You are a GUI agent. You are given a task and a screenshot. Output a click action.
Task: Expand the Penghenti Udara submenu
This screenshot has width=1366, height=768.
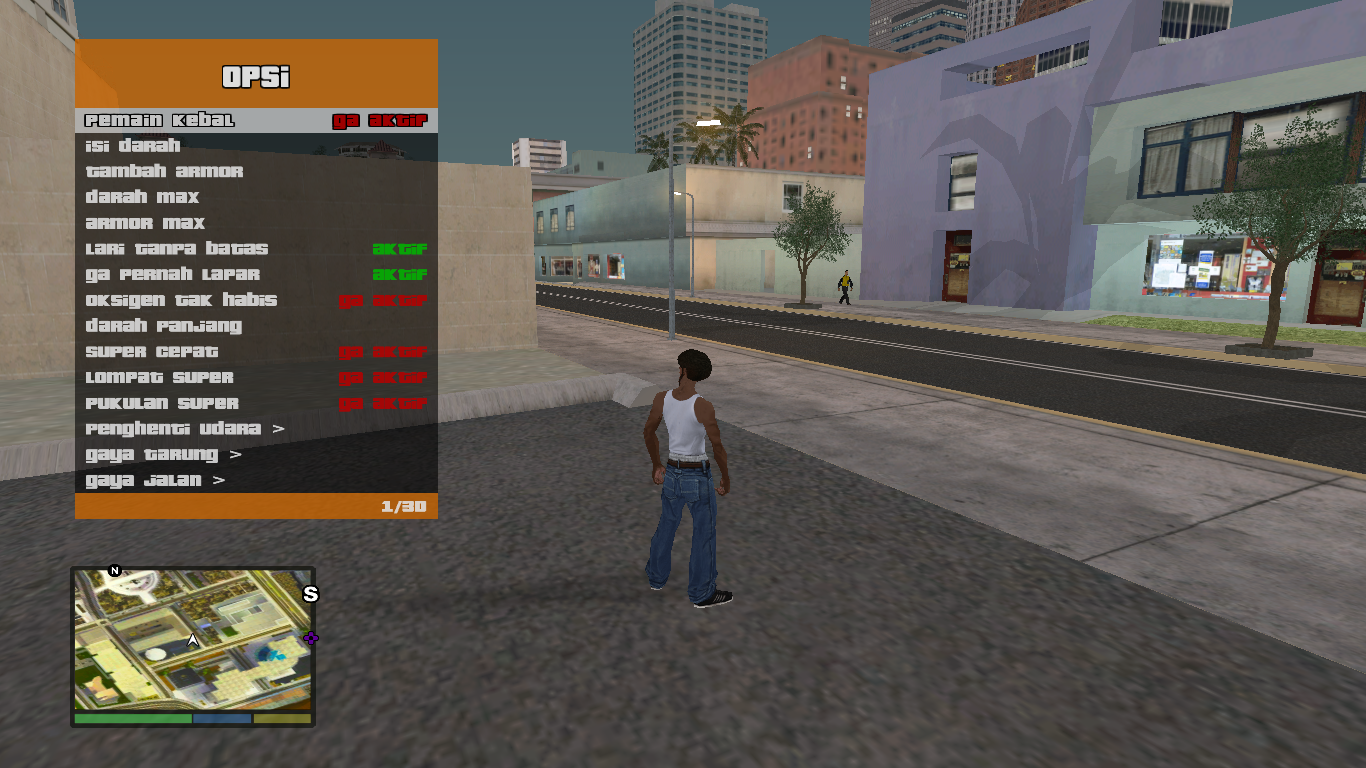pyautogui.click(x=255, y=430)
